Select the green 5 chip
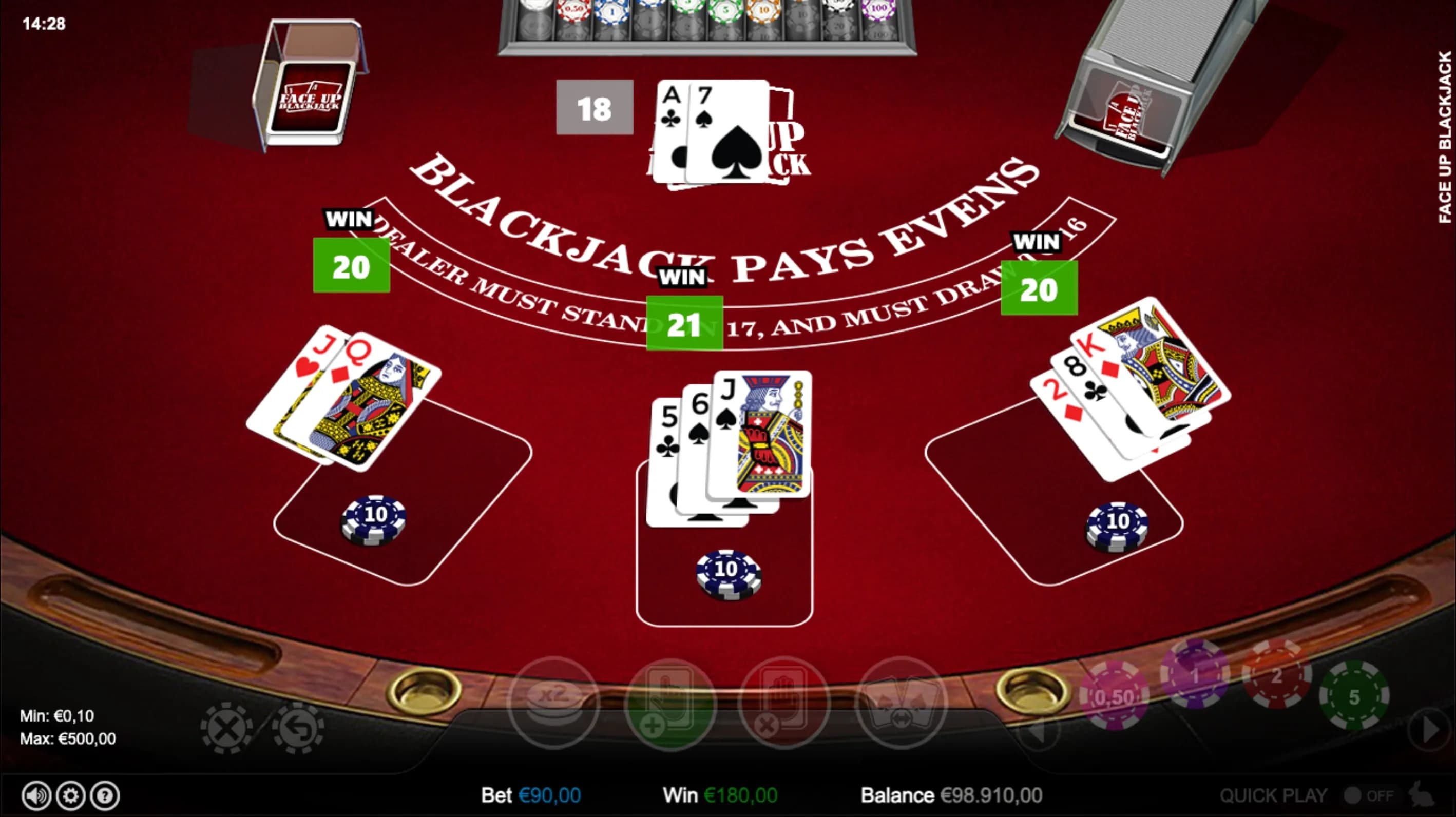The image size is (1456, 817). click(x=1354, y=696)
